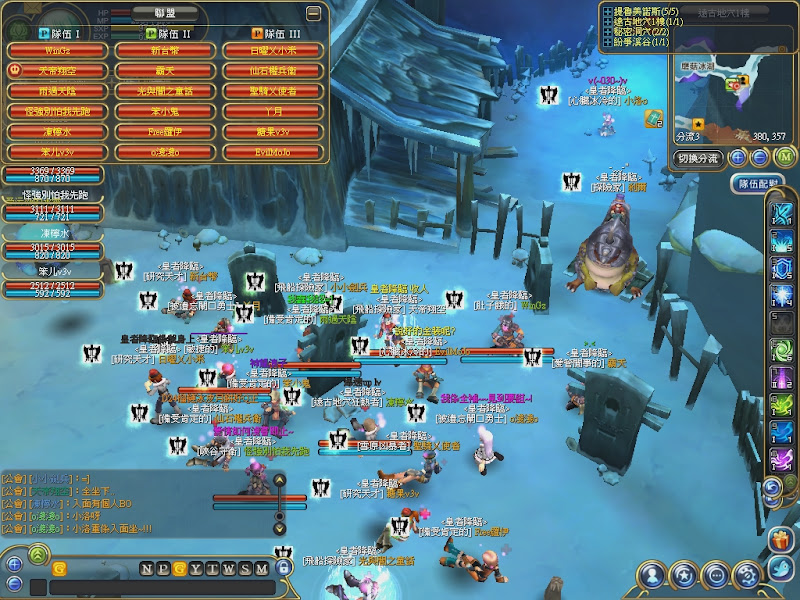Switch chat channel to the G tab
The image size is (800, 600).
tap(179, 568)
